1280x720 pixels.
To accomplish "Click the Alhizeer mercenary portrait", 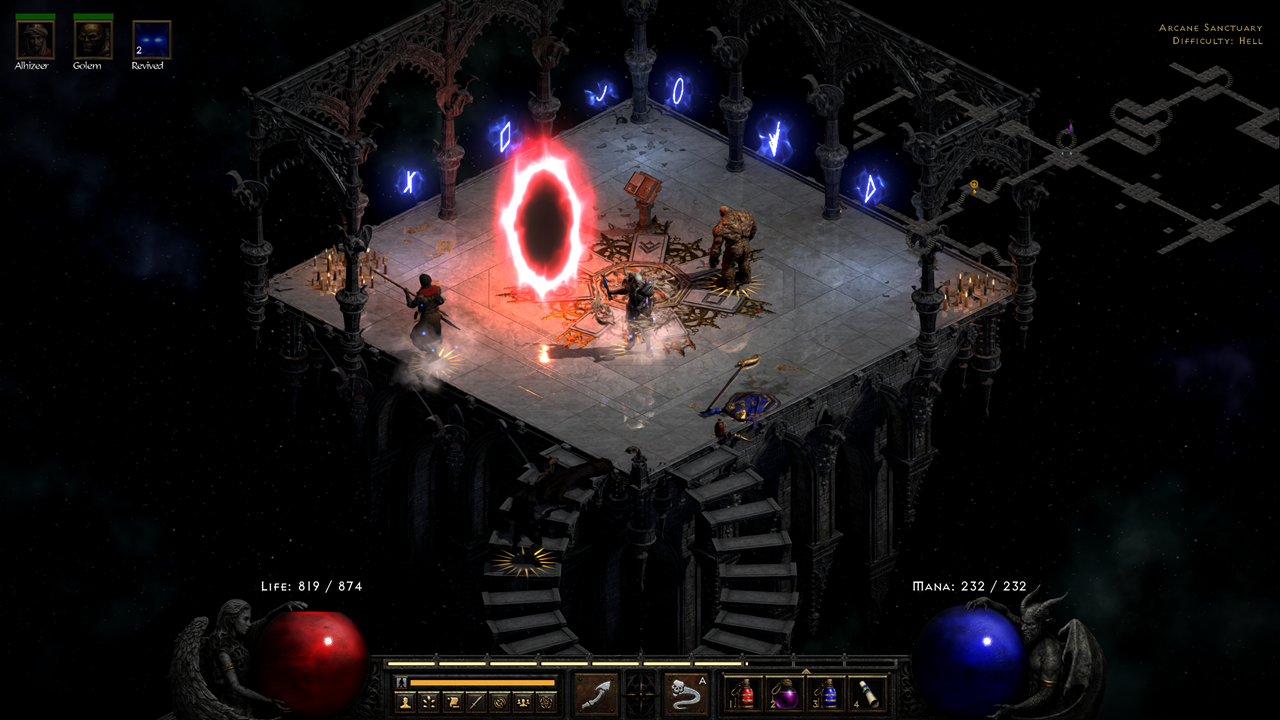I will (x=36, y=40).
